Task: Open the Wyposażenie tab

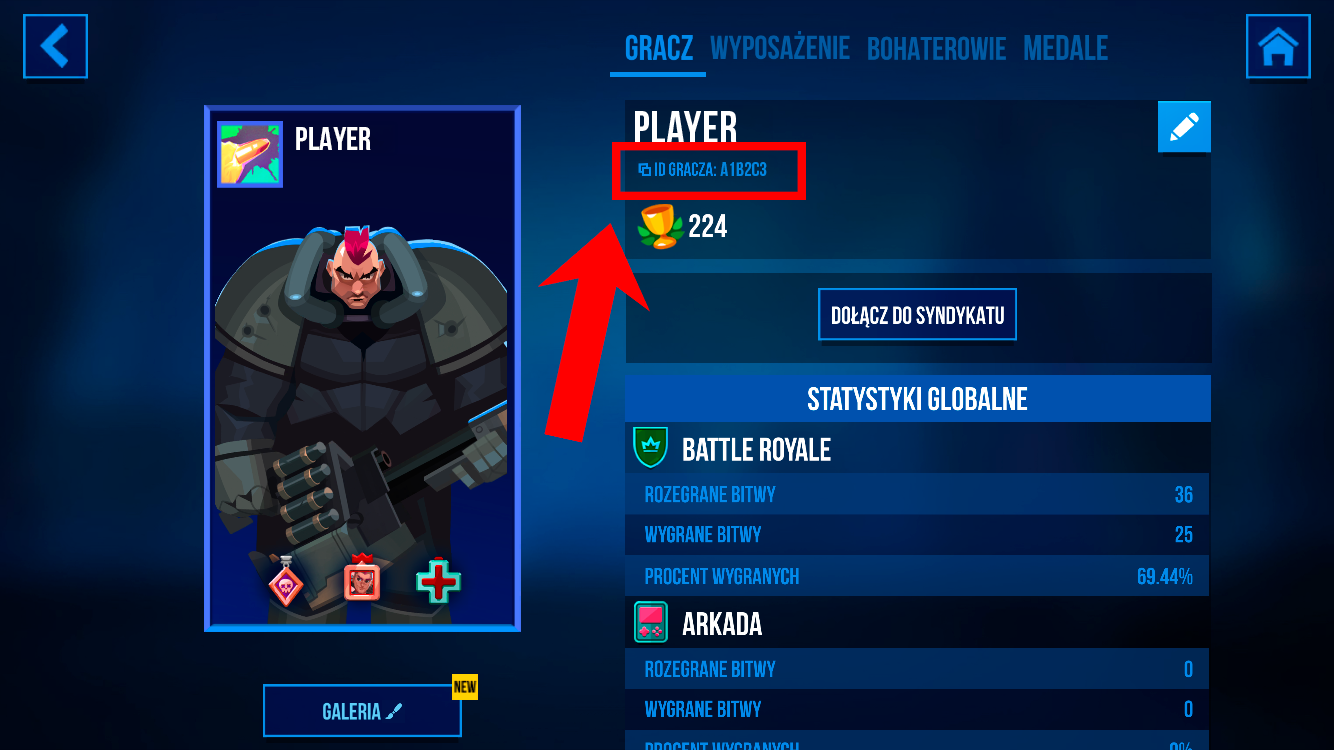Action: pyautogui.click(x=779, y=48)
